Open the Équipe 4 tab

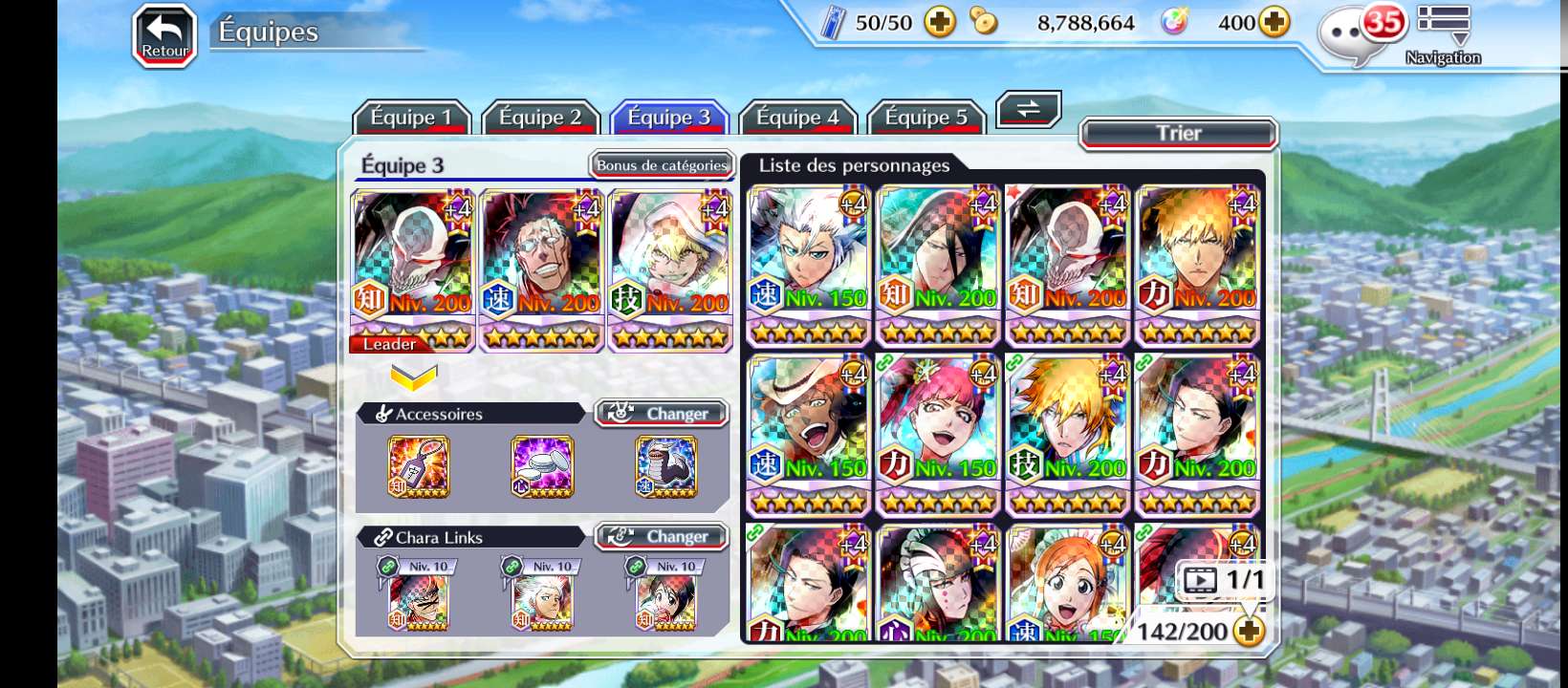pyautogui.click(x=797, y=118)
